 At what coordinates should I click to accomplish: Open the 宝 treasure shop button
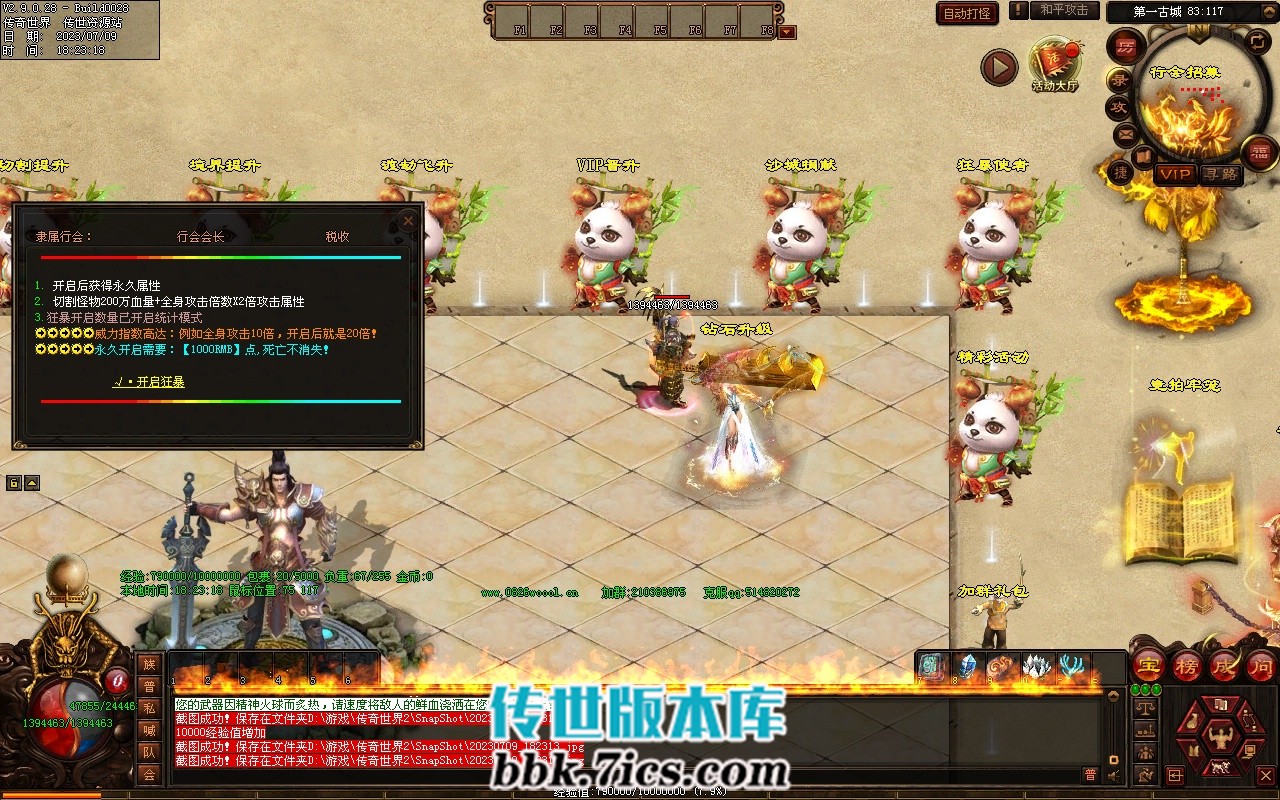[x=1148, y=665]
